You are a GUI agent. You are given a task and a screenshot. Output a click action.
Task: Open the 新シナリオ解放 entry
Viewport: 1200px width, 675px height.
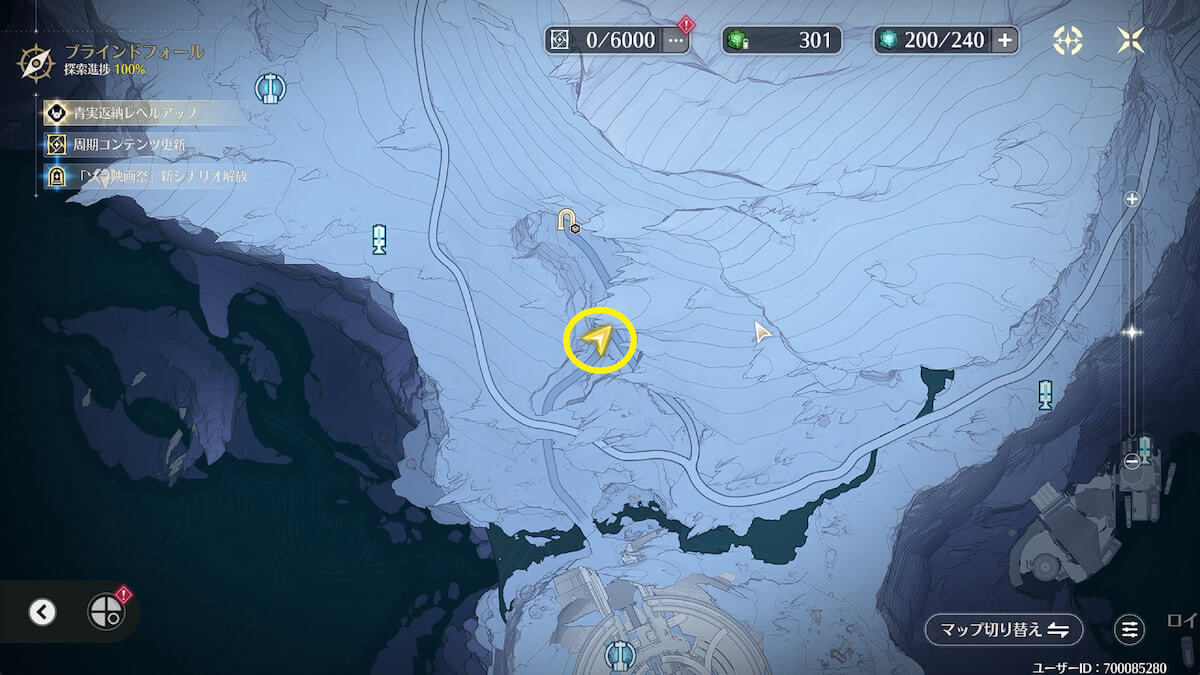[x=150, y=176]
